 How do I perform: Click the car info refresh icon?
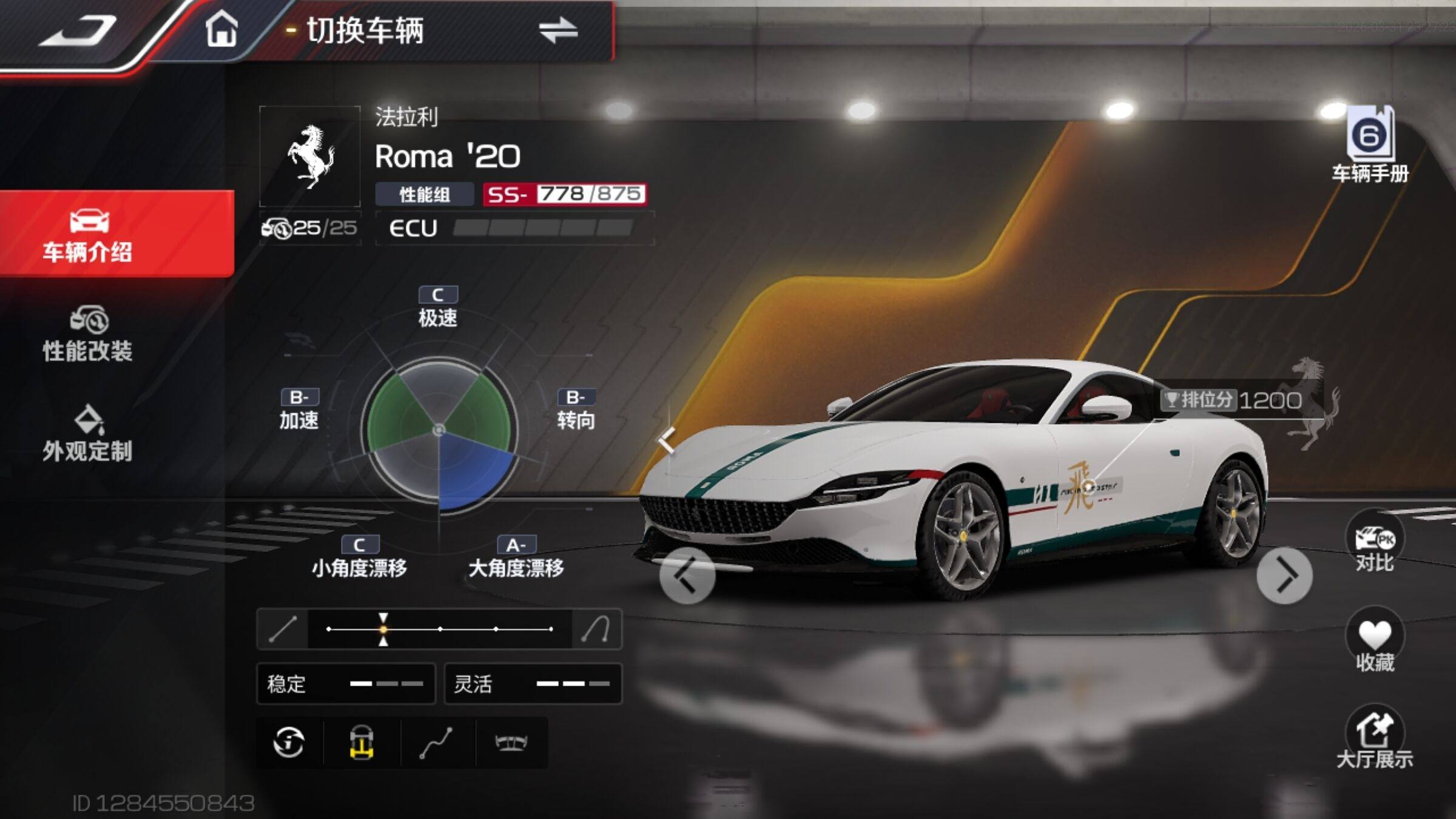click(x=289, y=742)
